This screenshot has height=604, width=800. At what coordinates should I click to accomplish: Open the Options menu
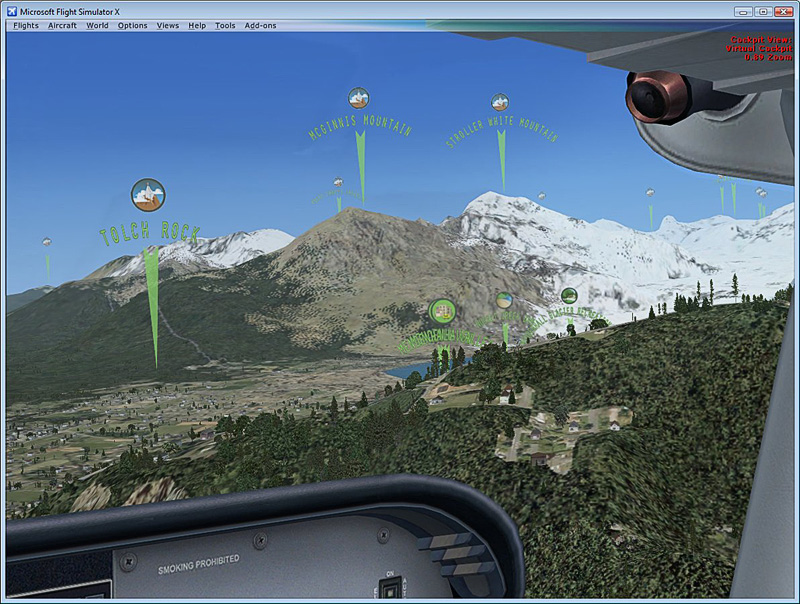pyautogui.click(x=132, y=25)
